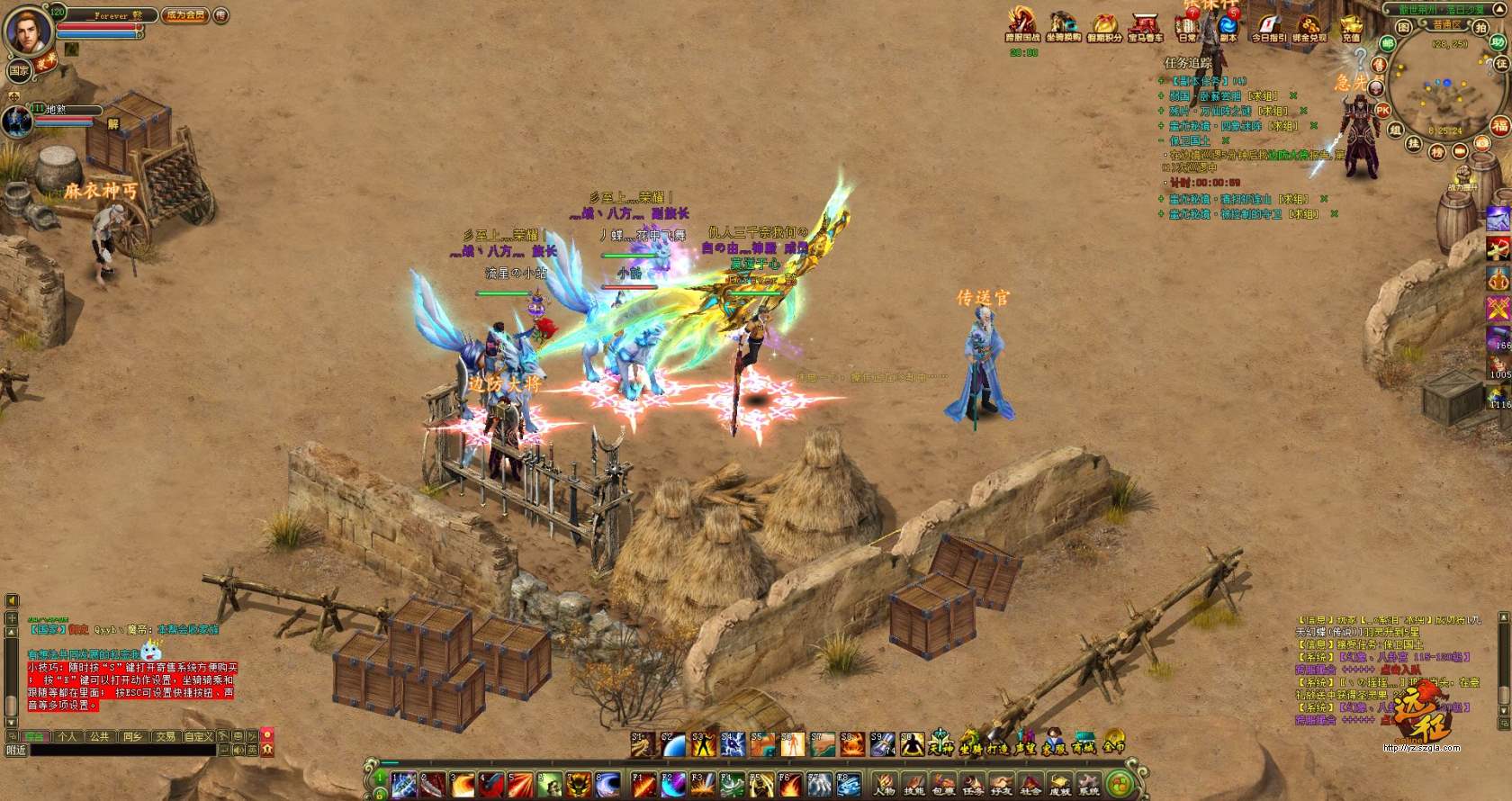Open the 包裹 inventory bag

(x=943, y=784)
